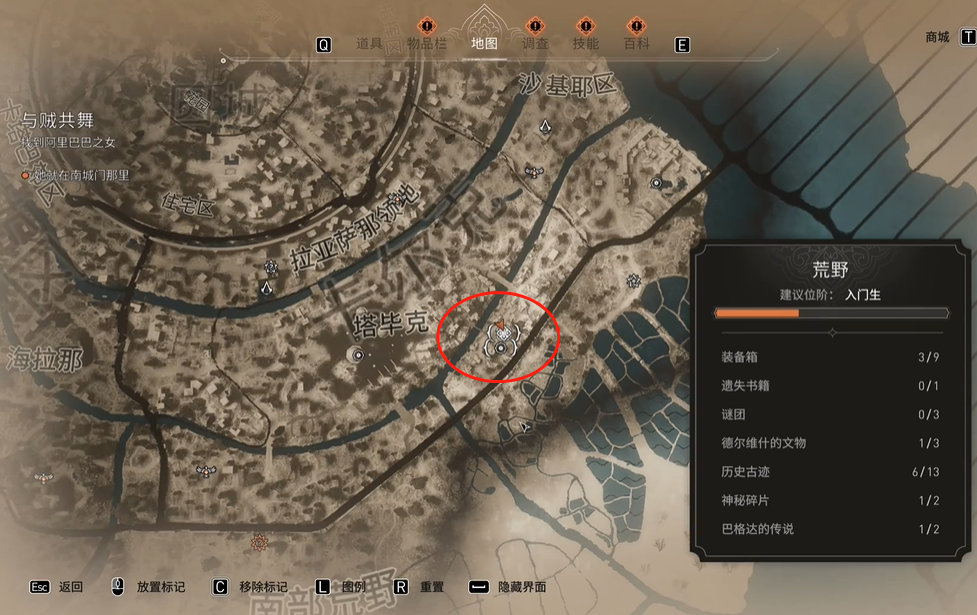977x615 pixels.
Task: Select the 装备箱 row in 荒野 panel
Action: (x=830, y=357)
